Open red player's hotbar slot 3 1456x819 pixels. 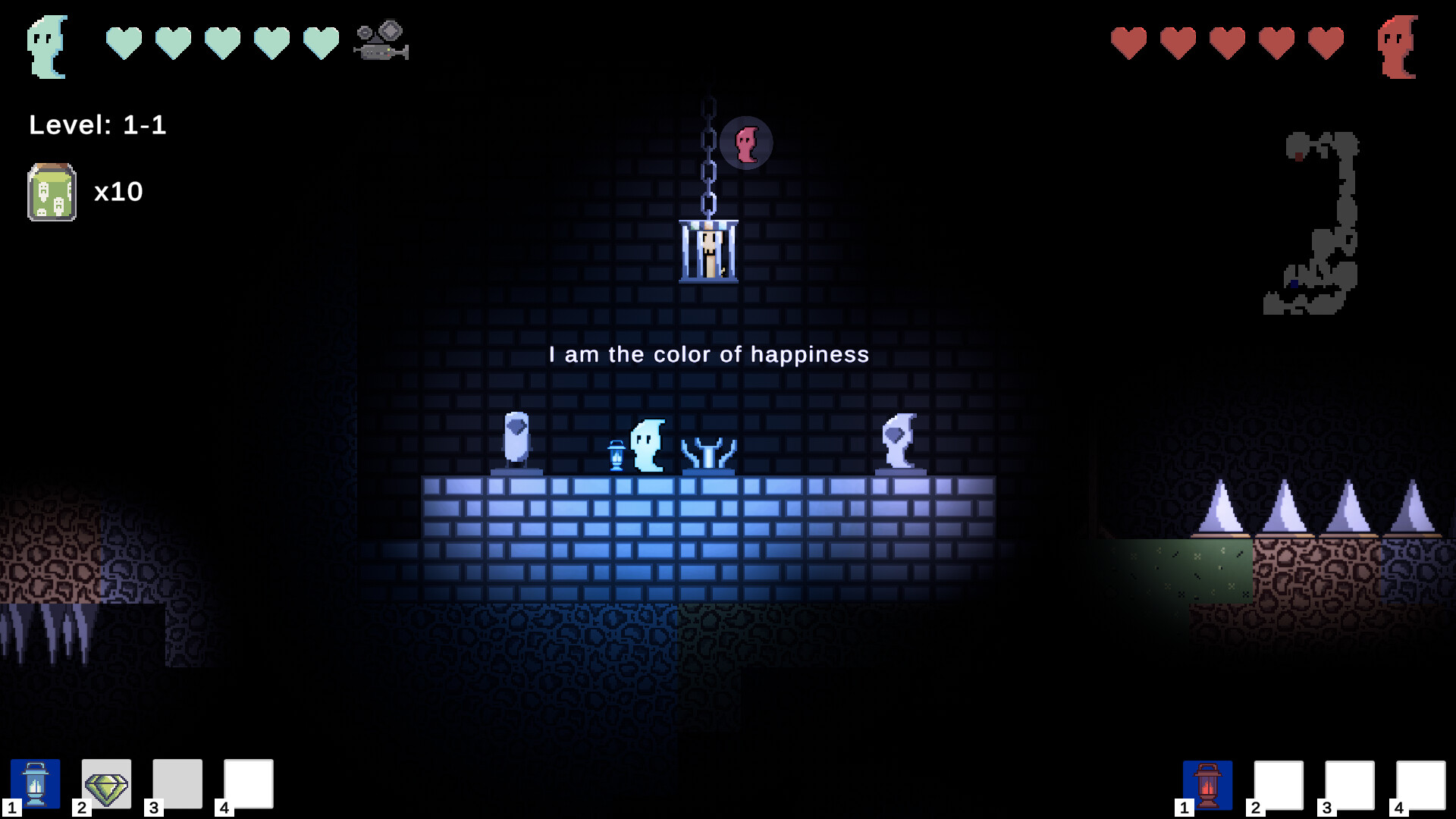(1350, 786)
